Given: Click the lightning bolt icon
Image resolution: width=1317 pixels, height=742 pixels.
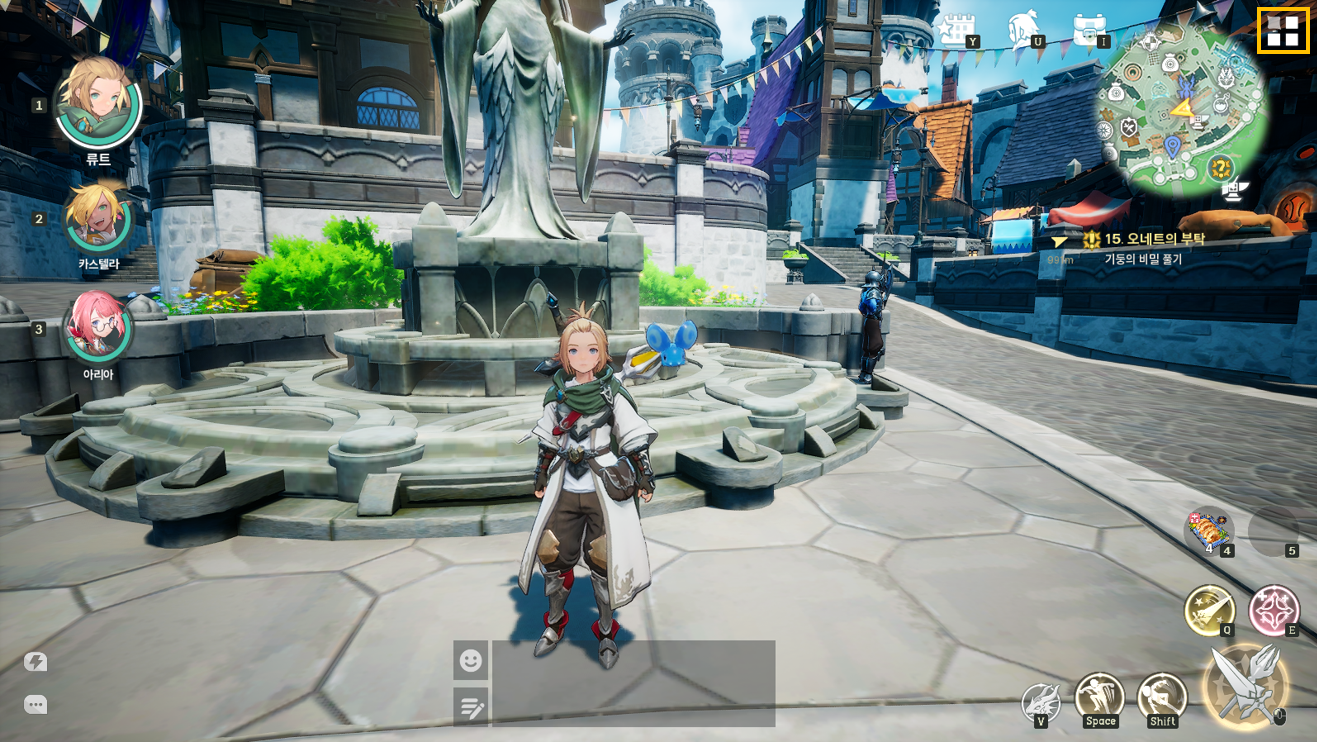Looking at the screenshot, I should point(36,662).
